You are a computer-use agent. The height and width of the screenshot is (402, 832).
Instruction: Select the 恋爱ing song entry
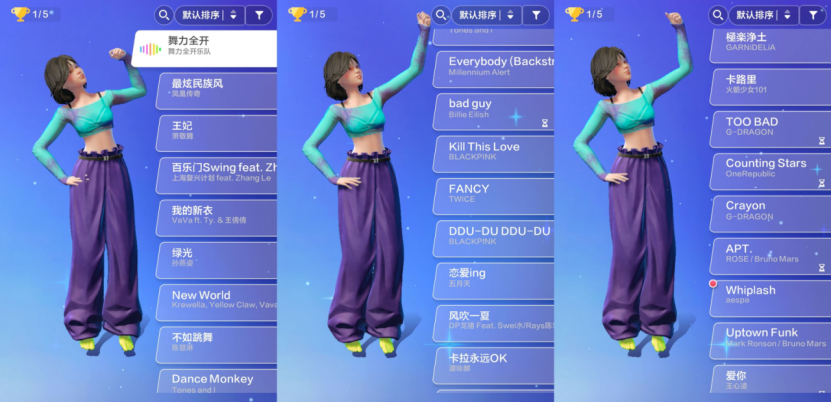494,279
